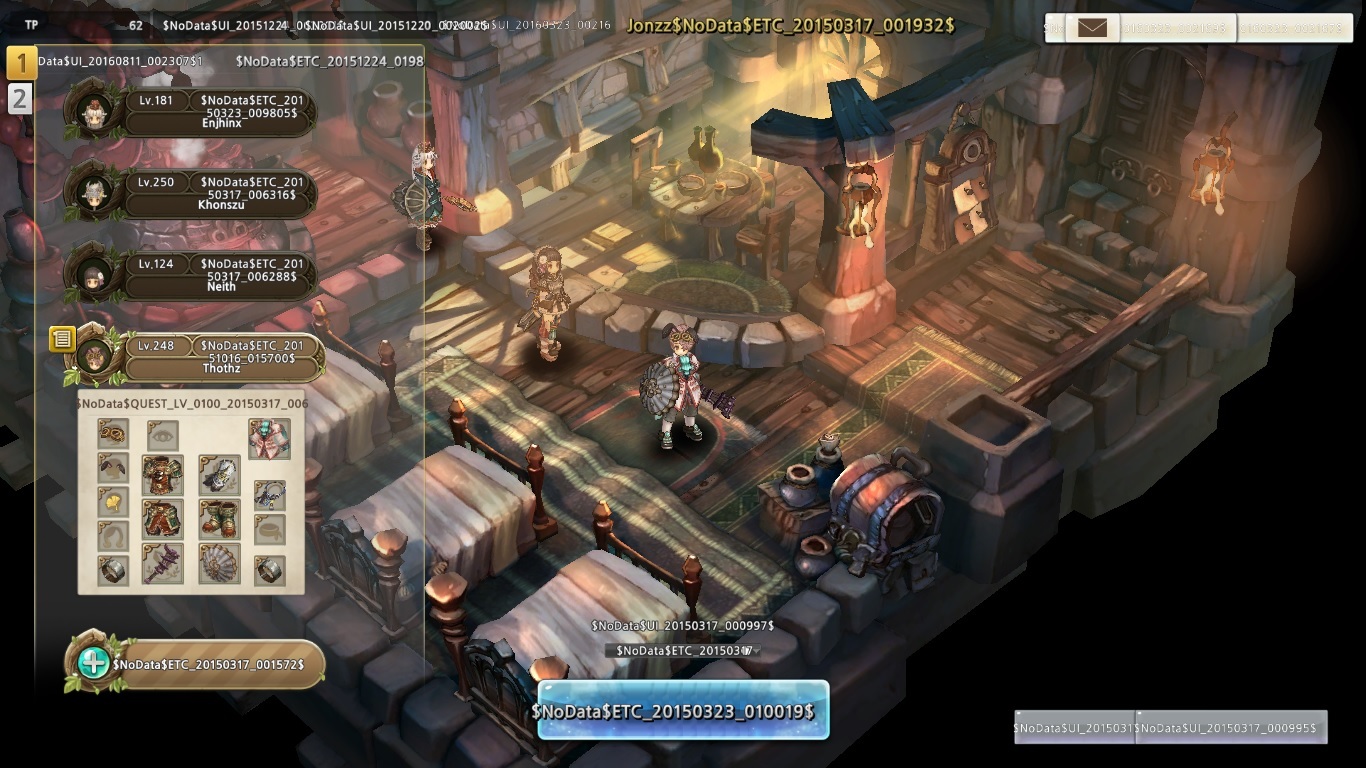This screenshot has height=768, width=1366.
Task: Open the channel dropdown above the start button
Action: click(x=683, y=651)
